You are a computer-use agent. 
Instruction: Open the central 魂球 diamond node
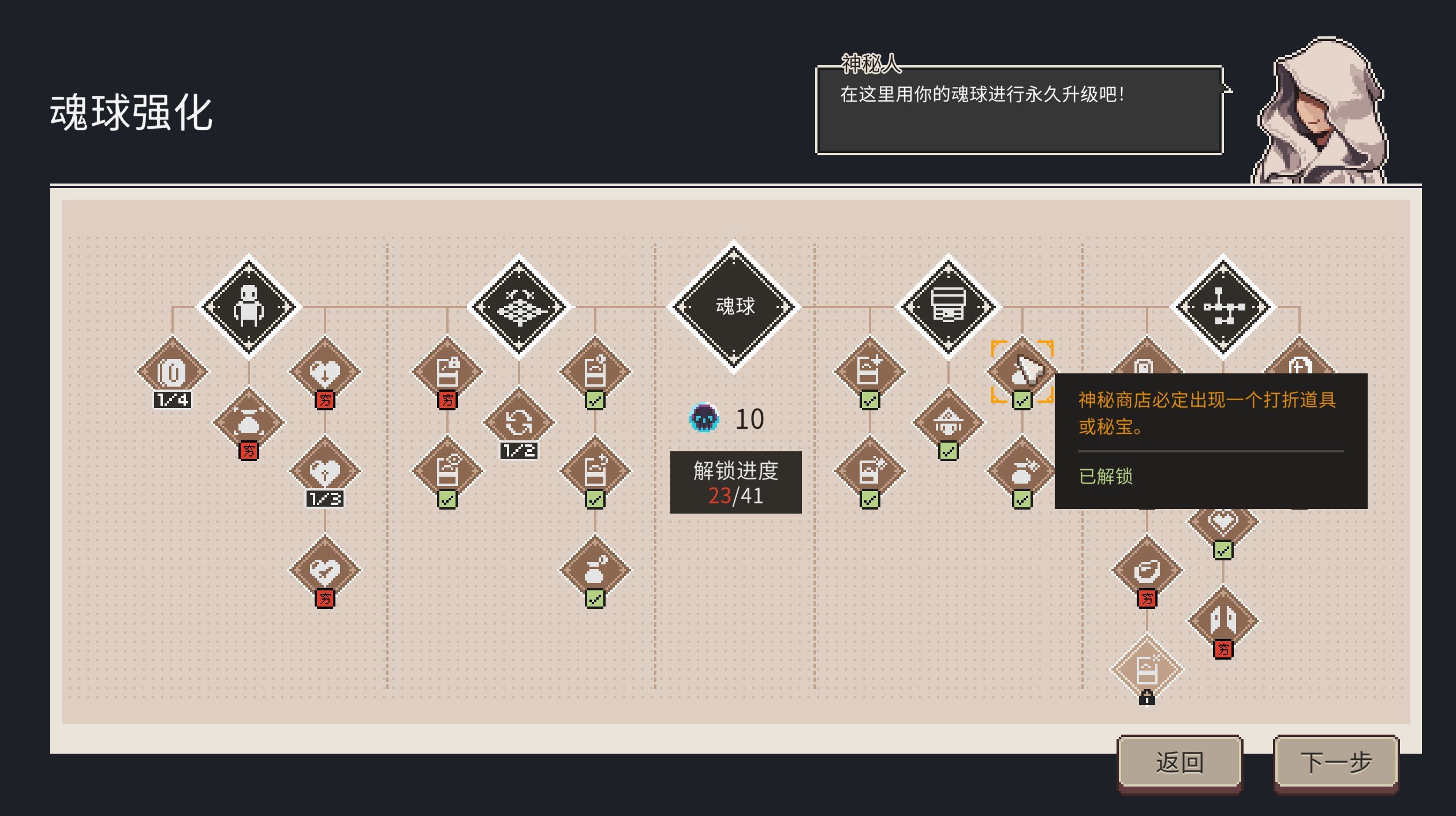click(x=734, y=306)
